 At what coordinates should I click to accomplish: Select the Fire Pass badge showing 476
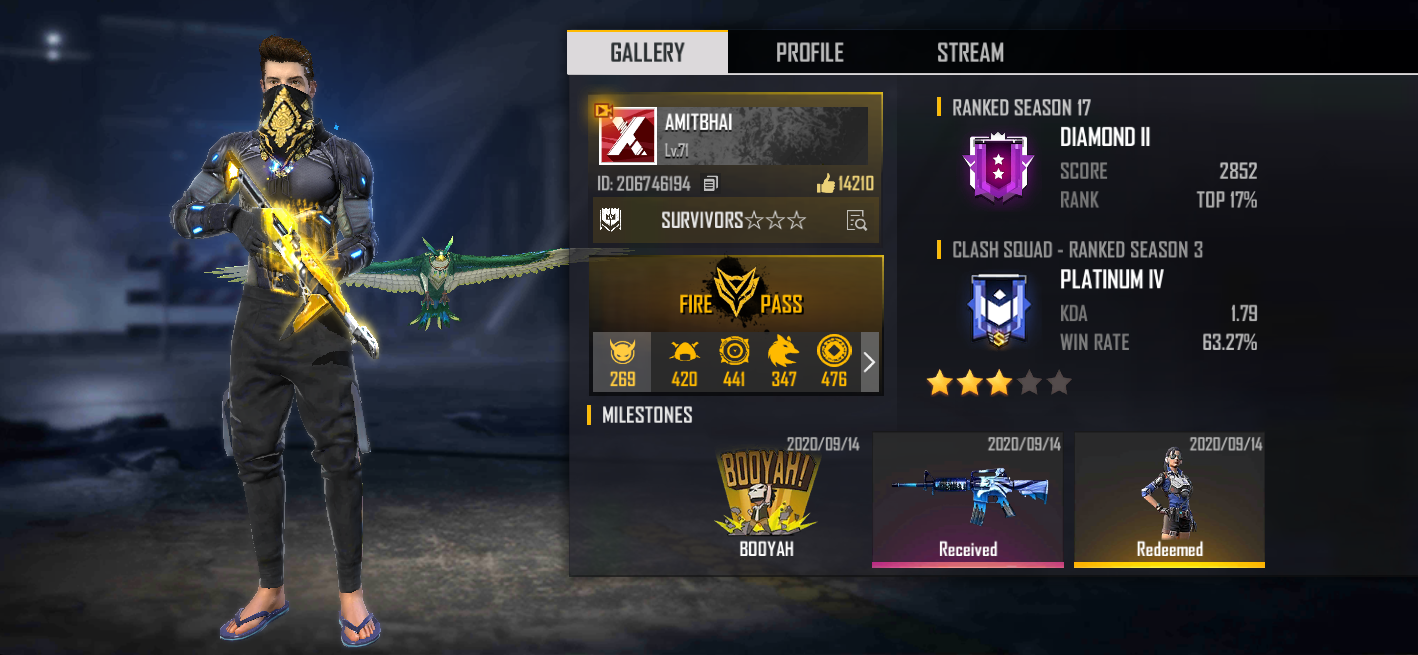(x=834, y=362)
